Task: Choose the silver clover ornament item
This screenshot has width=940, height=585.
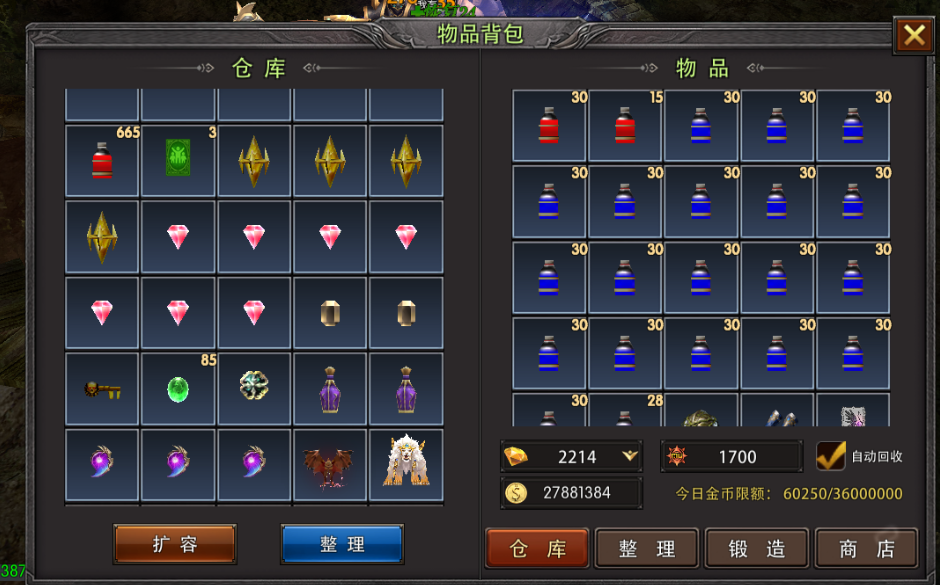Action: [x=254, y=387]
